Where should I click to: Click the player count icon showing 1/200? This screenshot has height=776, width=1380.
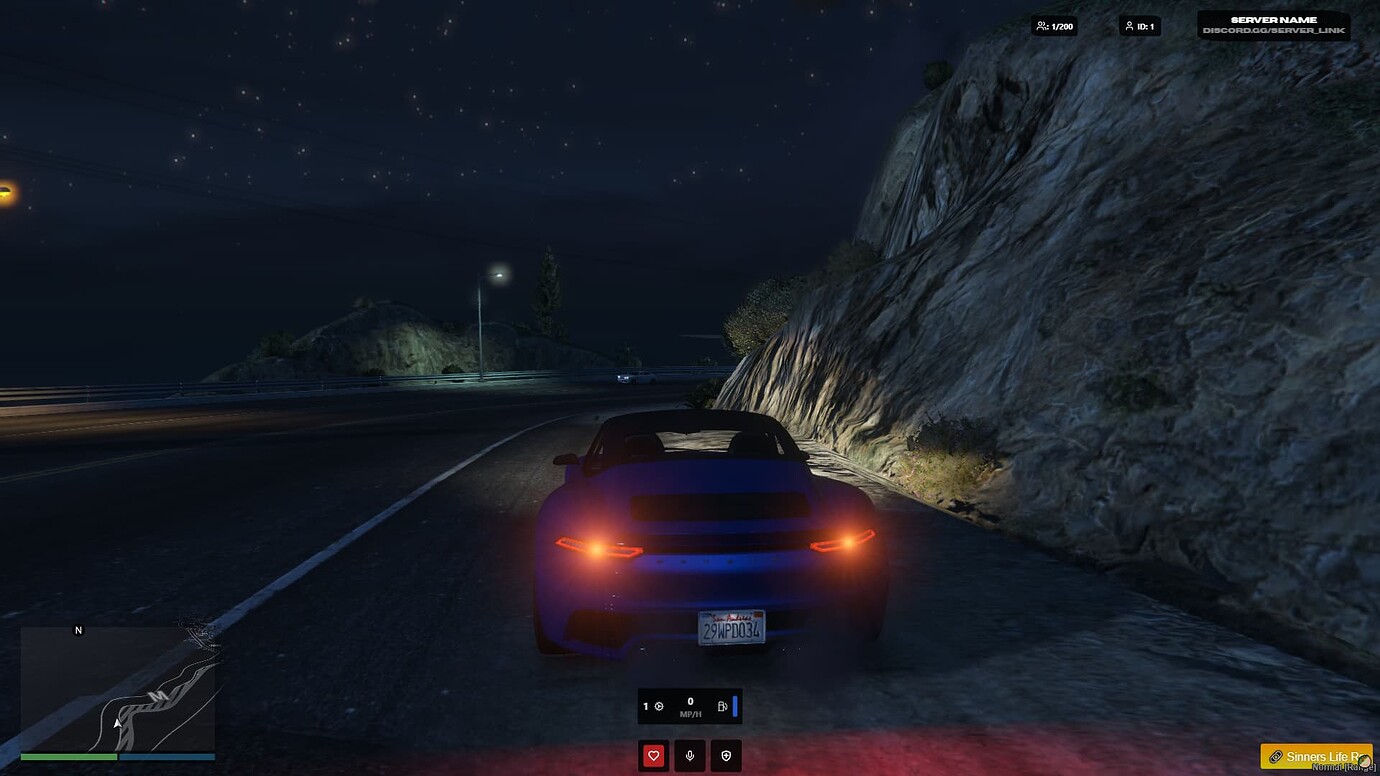[1043, 26]
